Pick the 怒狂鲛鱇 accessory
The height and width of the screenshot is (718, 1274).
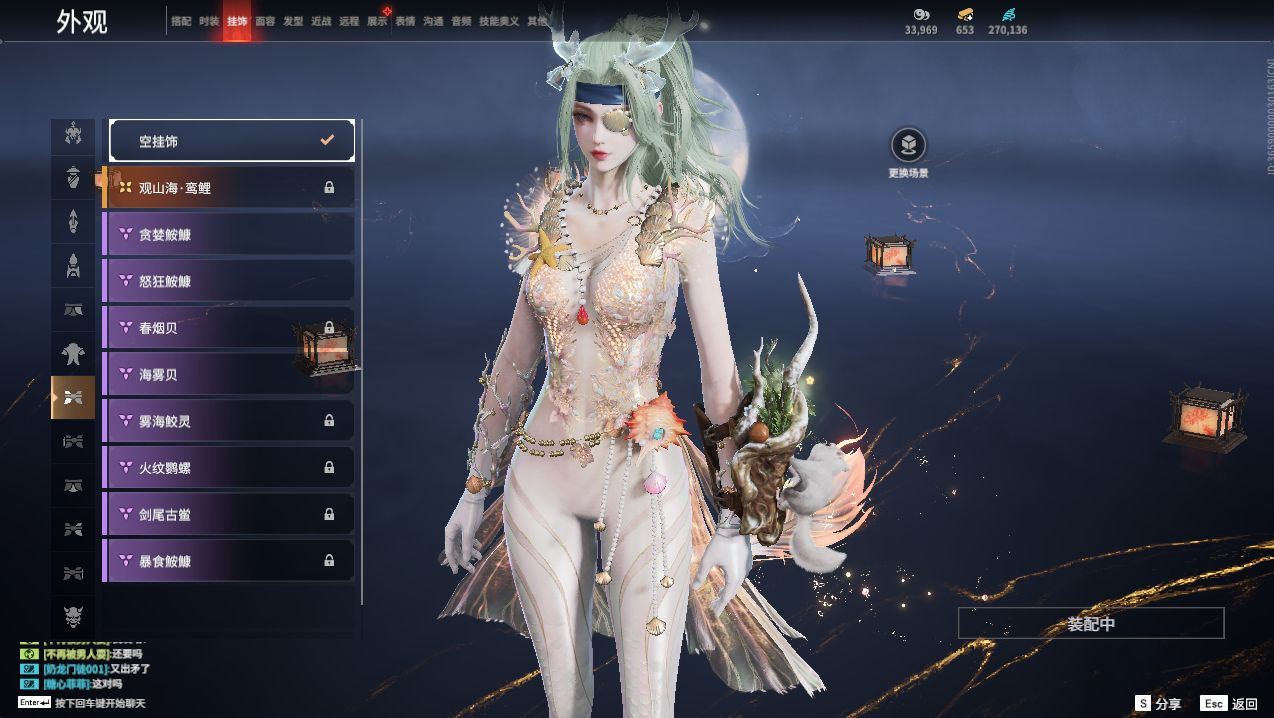229,281
